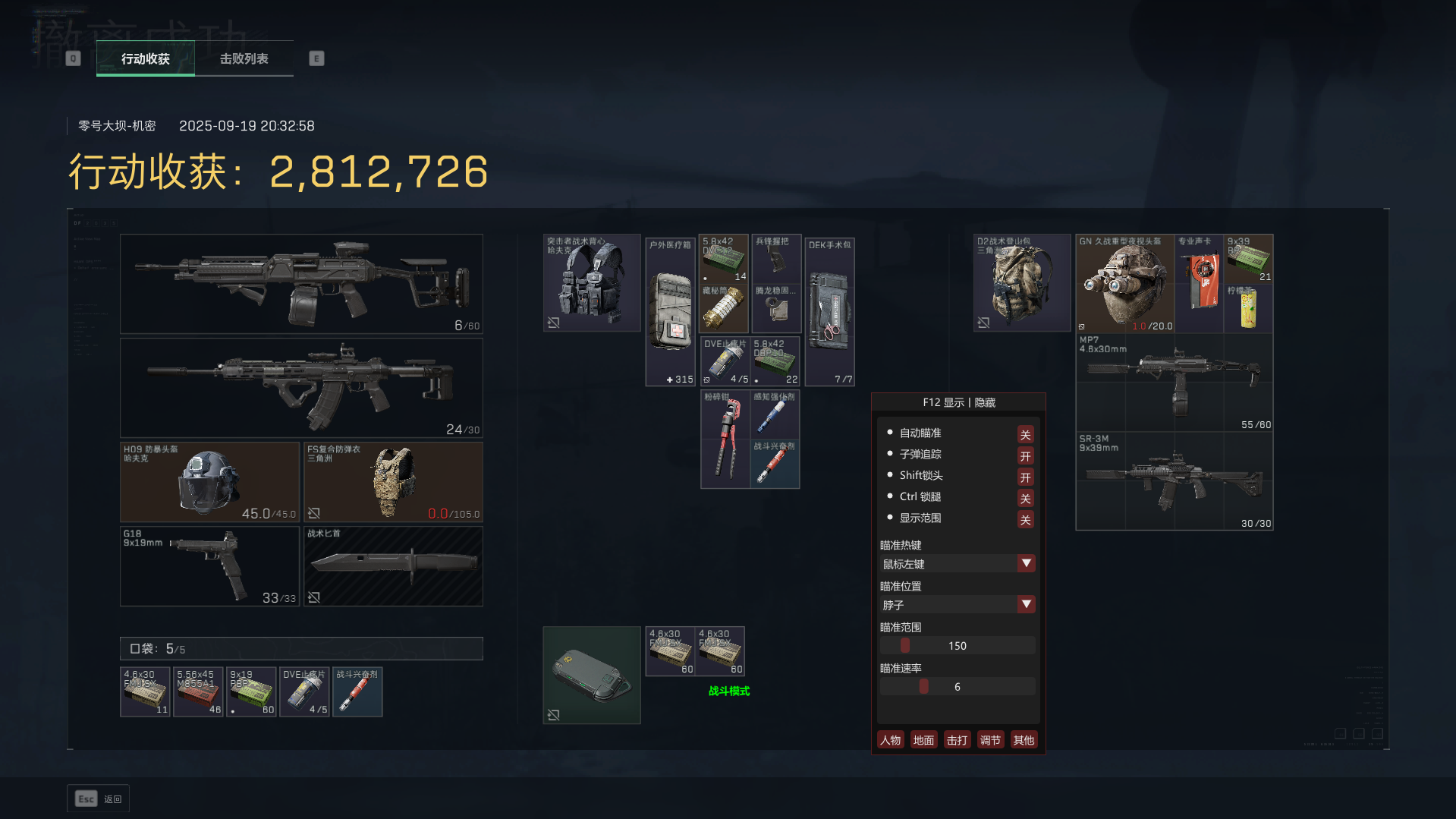The width and height of the screenshot is (1456, 819).
Task: Switch to the 击败列表 tab
Action: (x=244, y=58)
